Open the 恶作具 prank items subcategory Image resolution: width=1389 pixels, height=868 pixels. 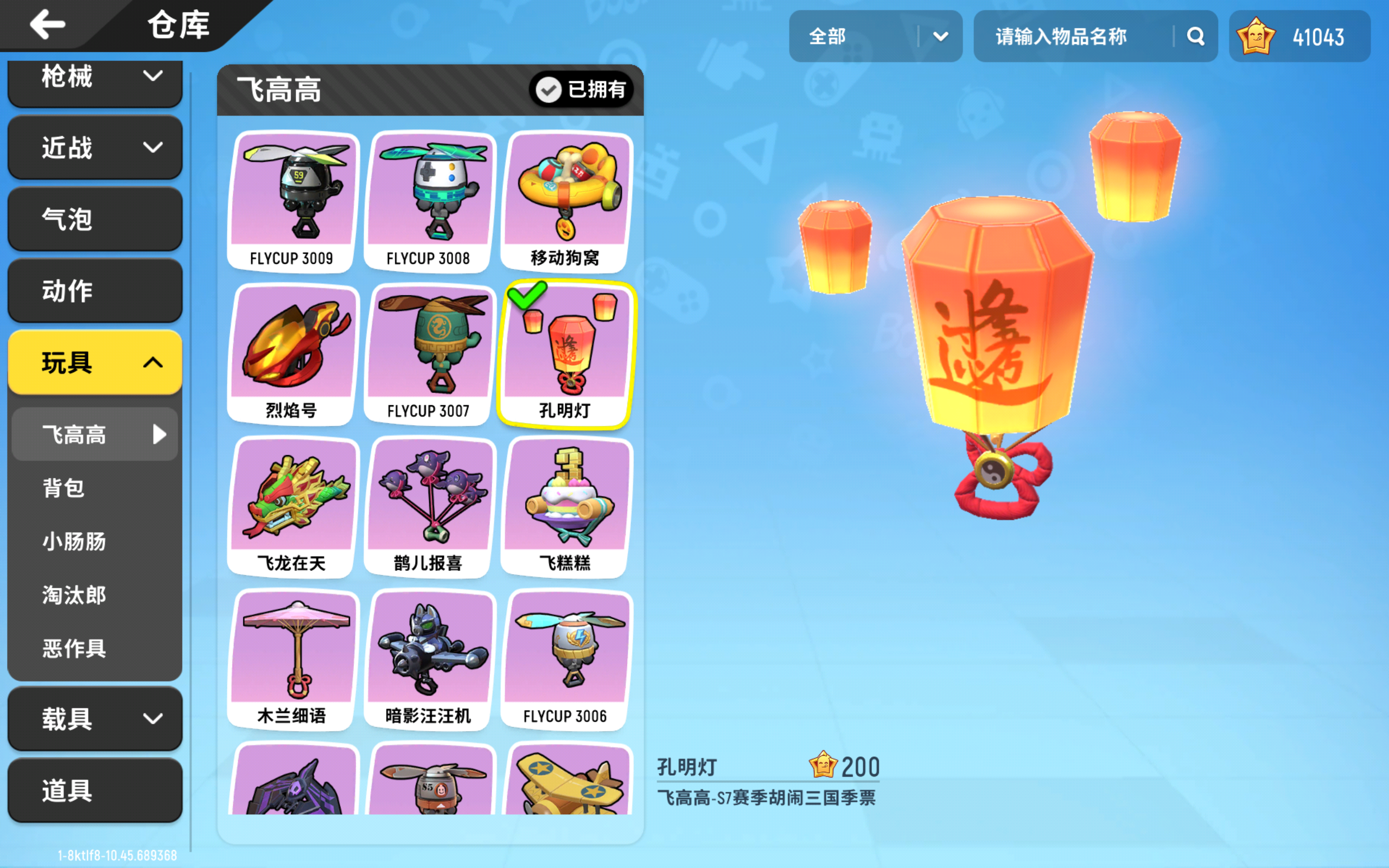coord(94,649)
